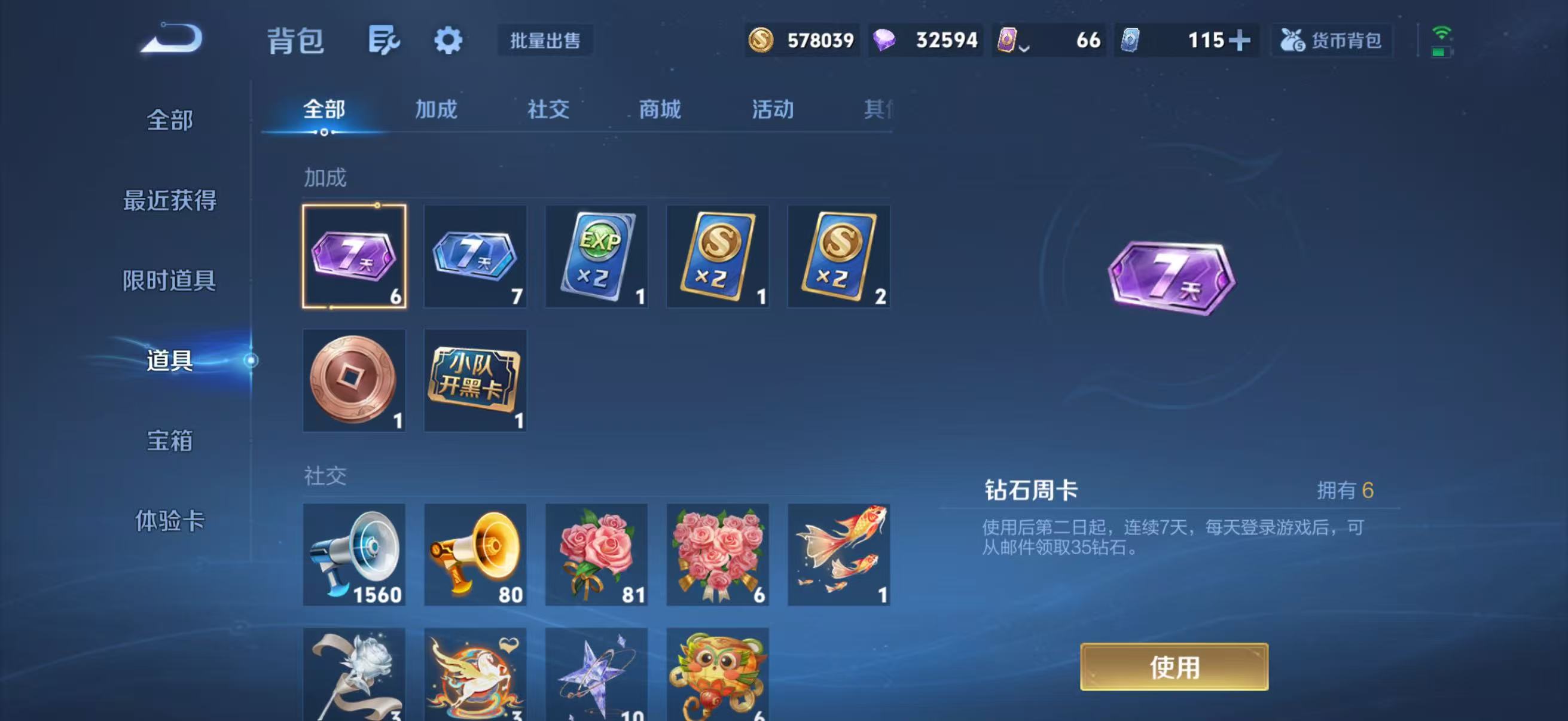Open the 小队开黑卡 team card item
Screen dimensions: 1568x721
(475, 380)
